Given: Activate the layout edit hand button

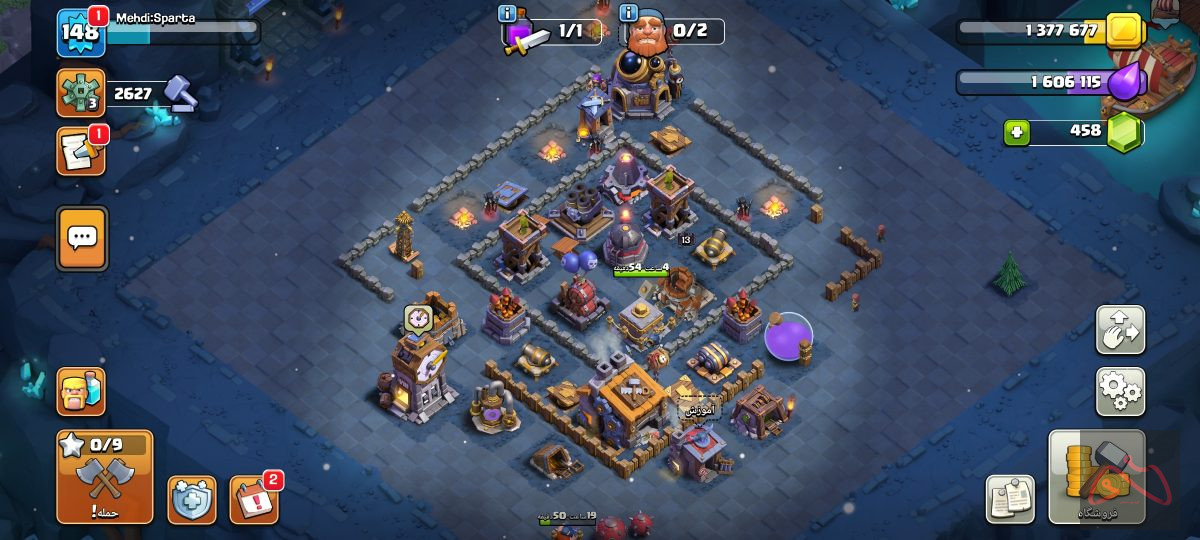Looking at the screenshot, I should pyautogui.click(x=1120, y=330).
